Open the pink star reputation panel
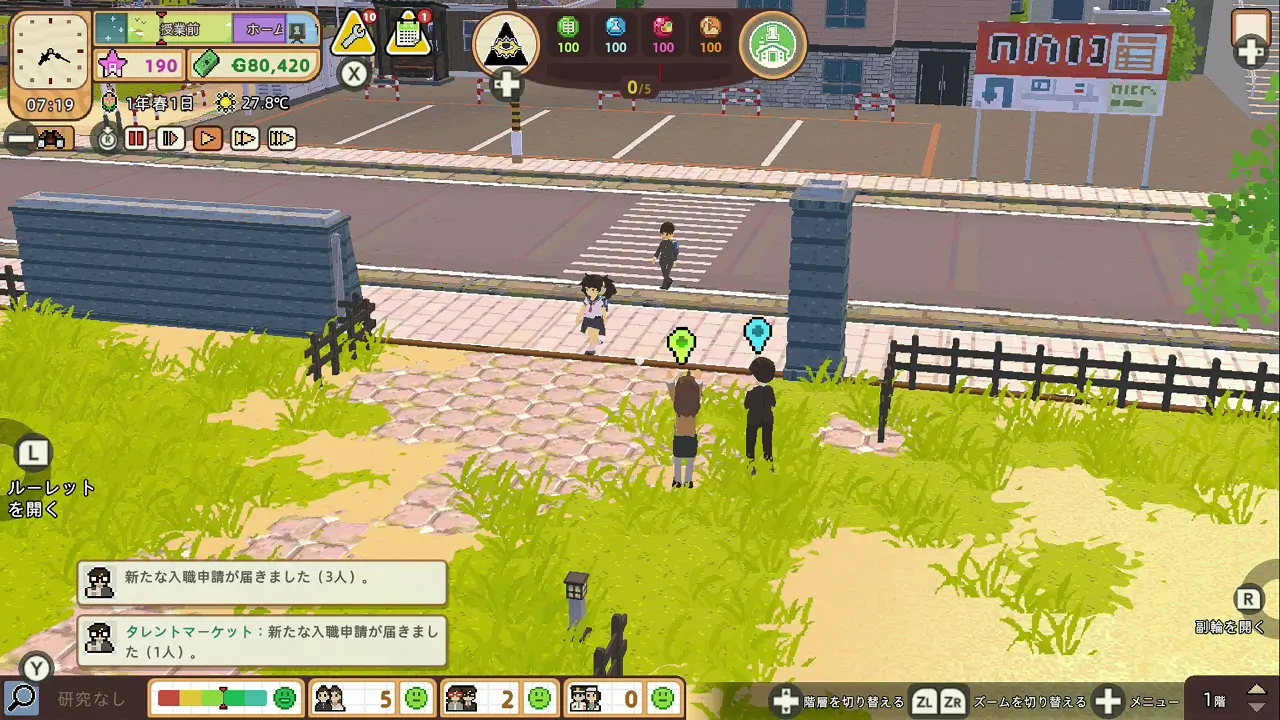Viewport: 1280px width, 720px height. [139, 66]
